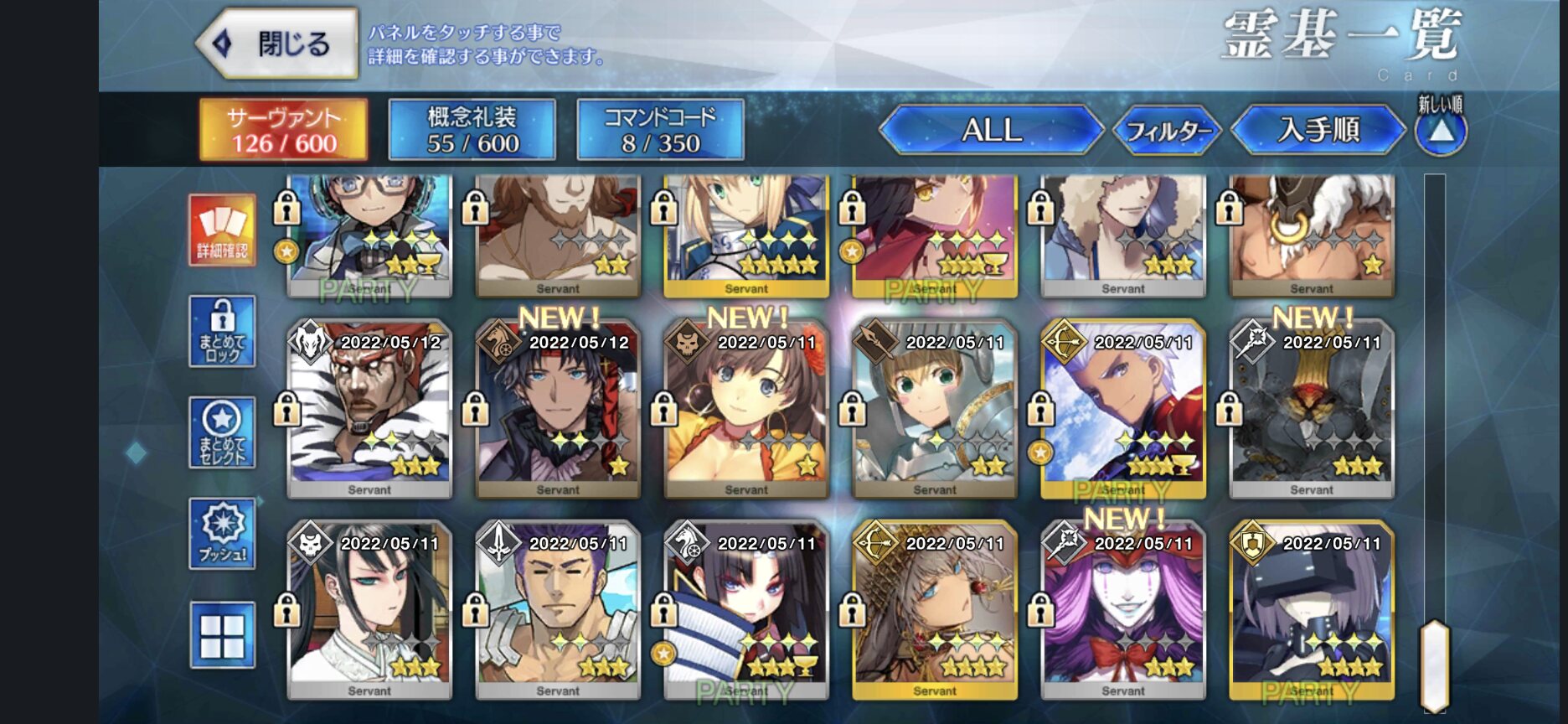Select the ALL class filter button

992,130
